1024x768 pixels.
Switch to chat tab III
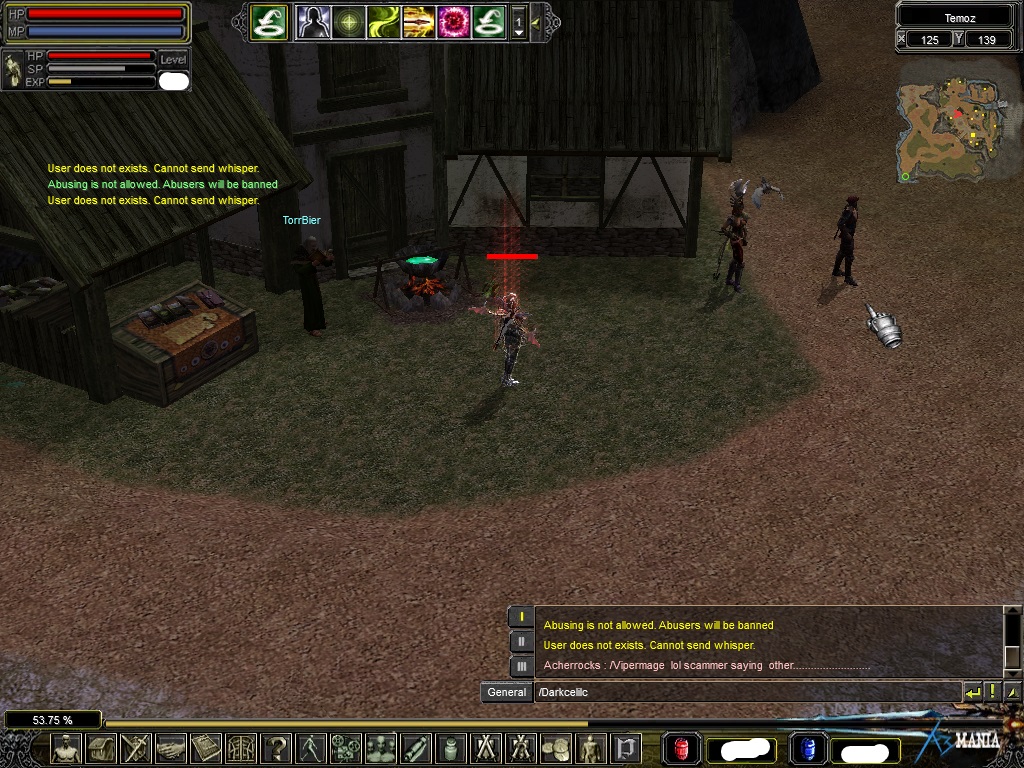[x=521, y=666]
